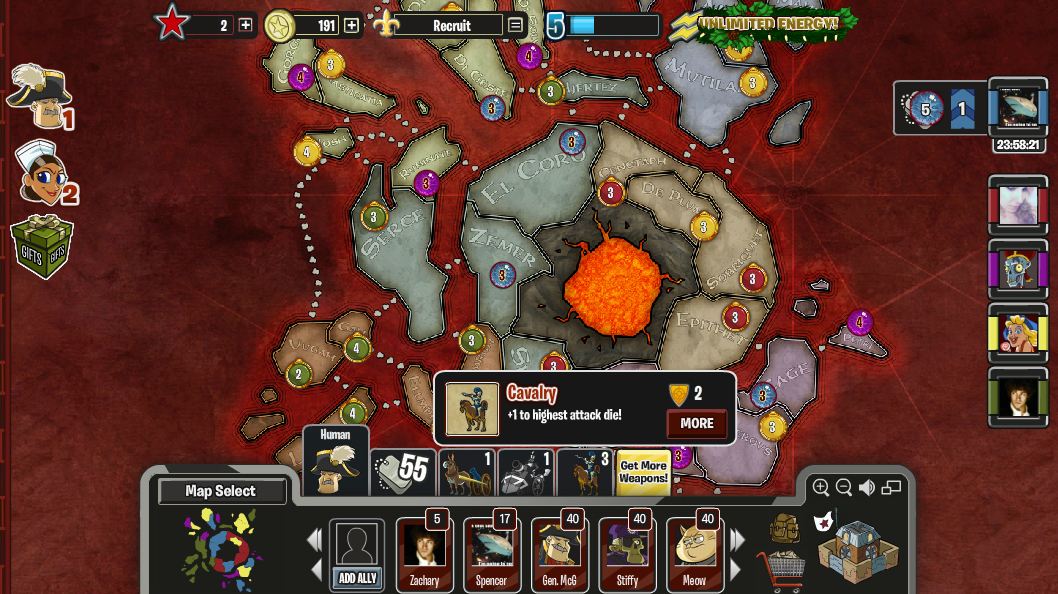Toggle fullscreen window icon
1058x594 pixels.
click(891, 487)
